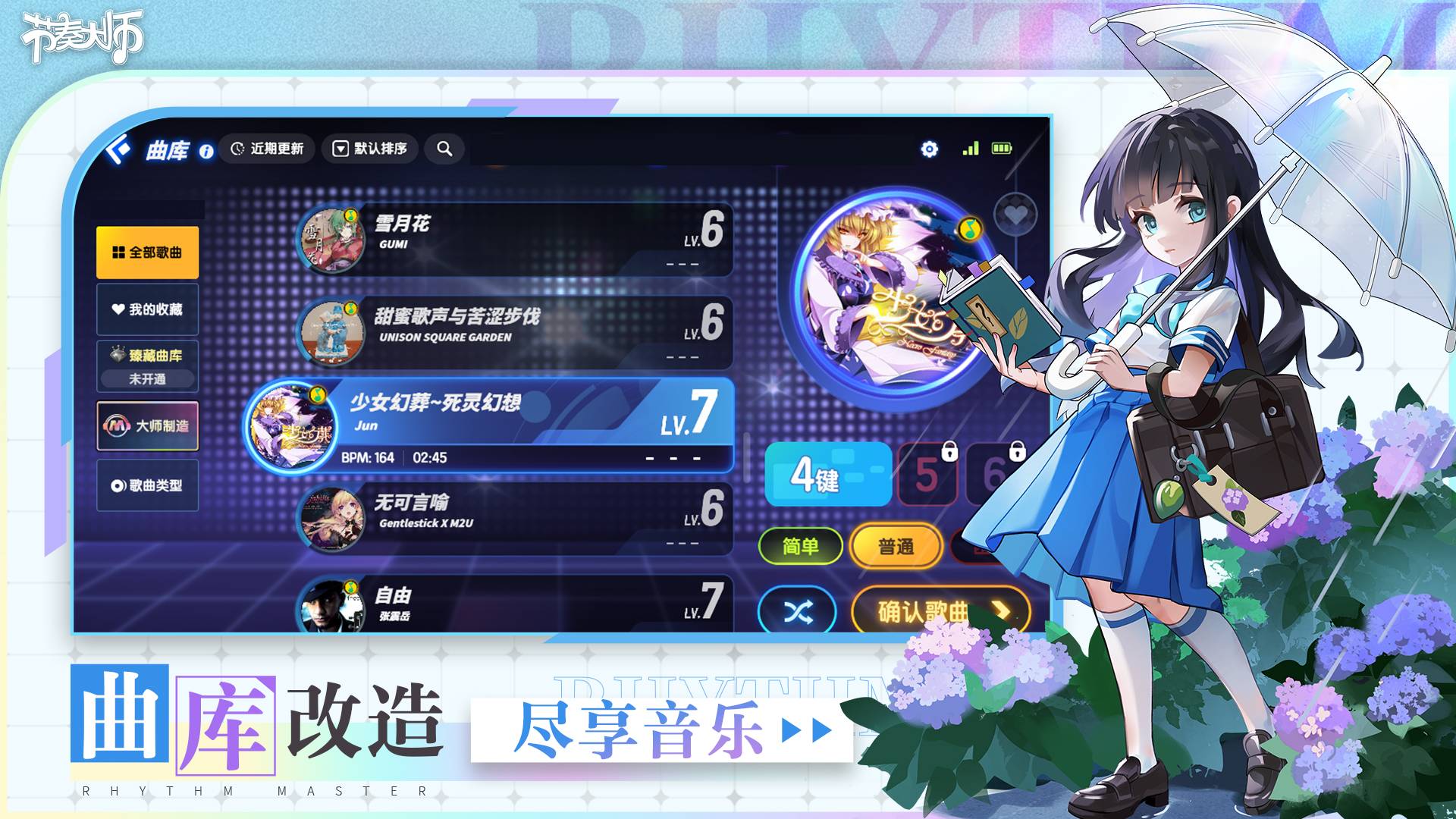1456x819 pixels.
Task: Click the info icon beside the 曲库 title
Action: (206, 149)
